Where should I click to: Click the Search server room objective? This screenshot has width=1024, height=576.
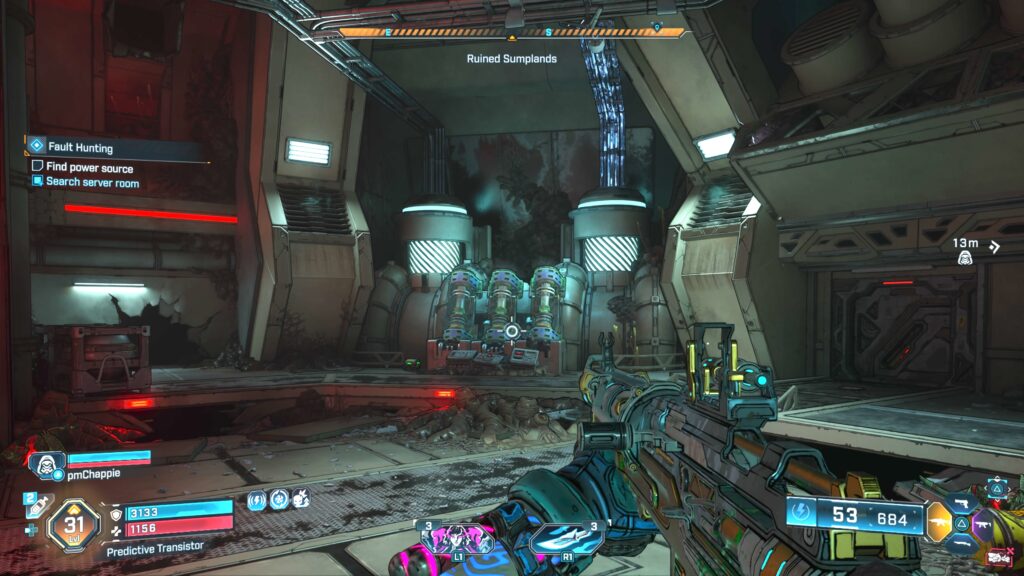[92, 183]
